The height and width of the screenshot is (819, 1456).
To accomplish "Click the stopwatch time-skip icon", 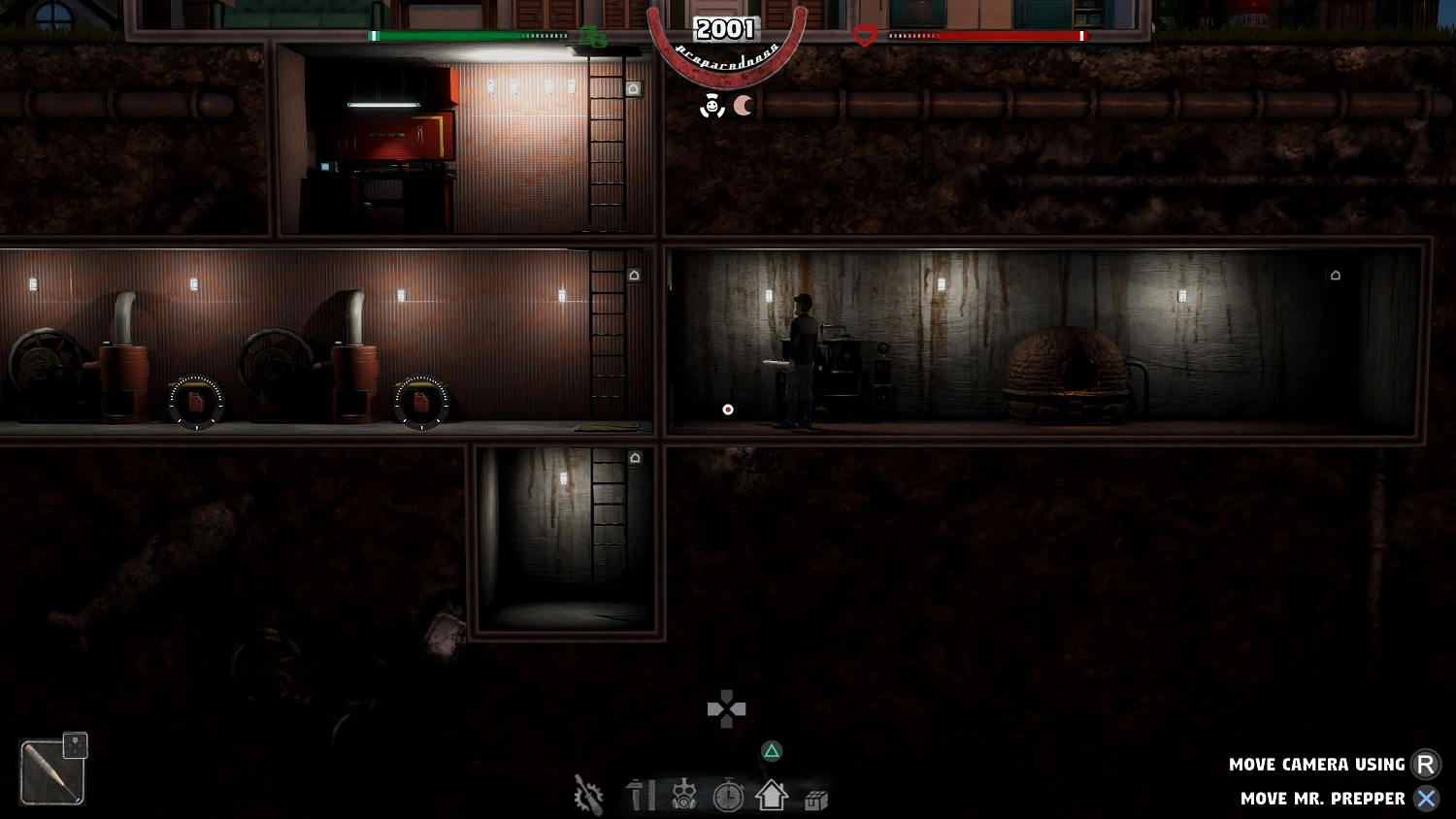I will (729, 796).
